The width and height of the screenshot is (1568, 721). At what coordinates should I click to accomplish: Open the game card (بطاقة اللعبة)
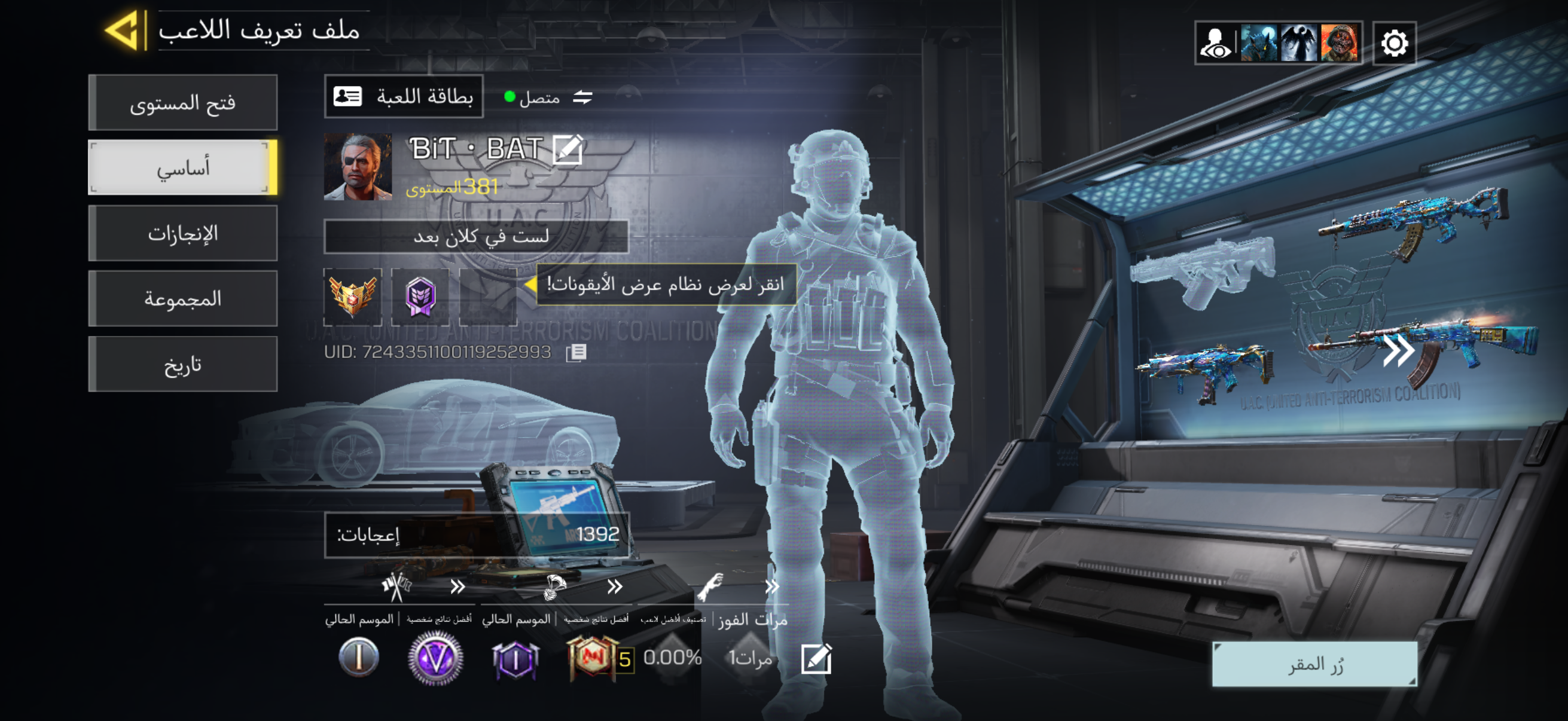[x=404, y=97]
